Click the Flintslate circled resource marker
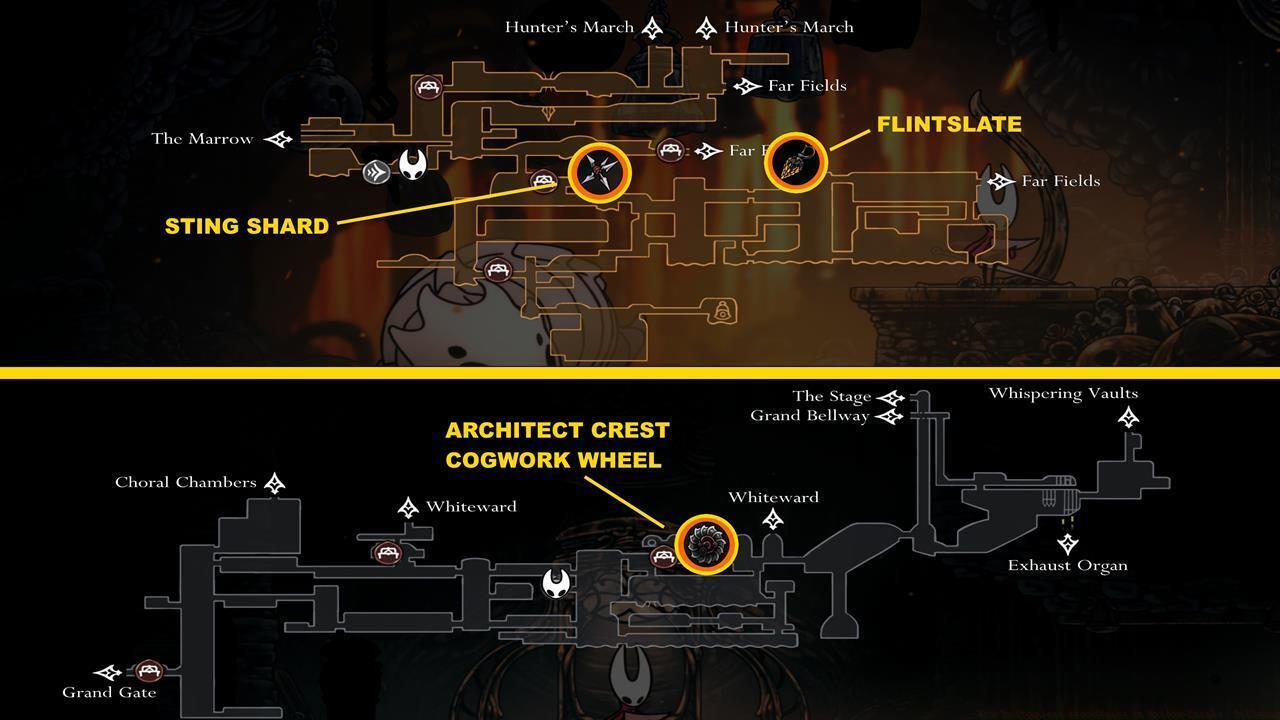Image resolution: width=1280 pixels, height=720 pixels. point(796,161)
